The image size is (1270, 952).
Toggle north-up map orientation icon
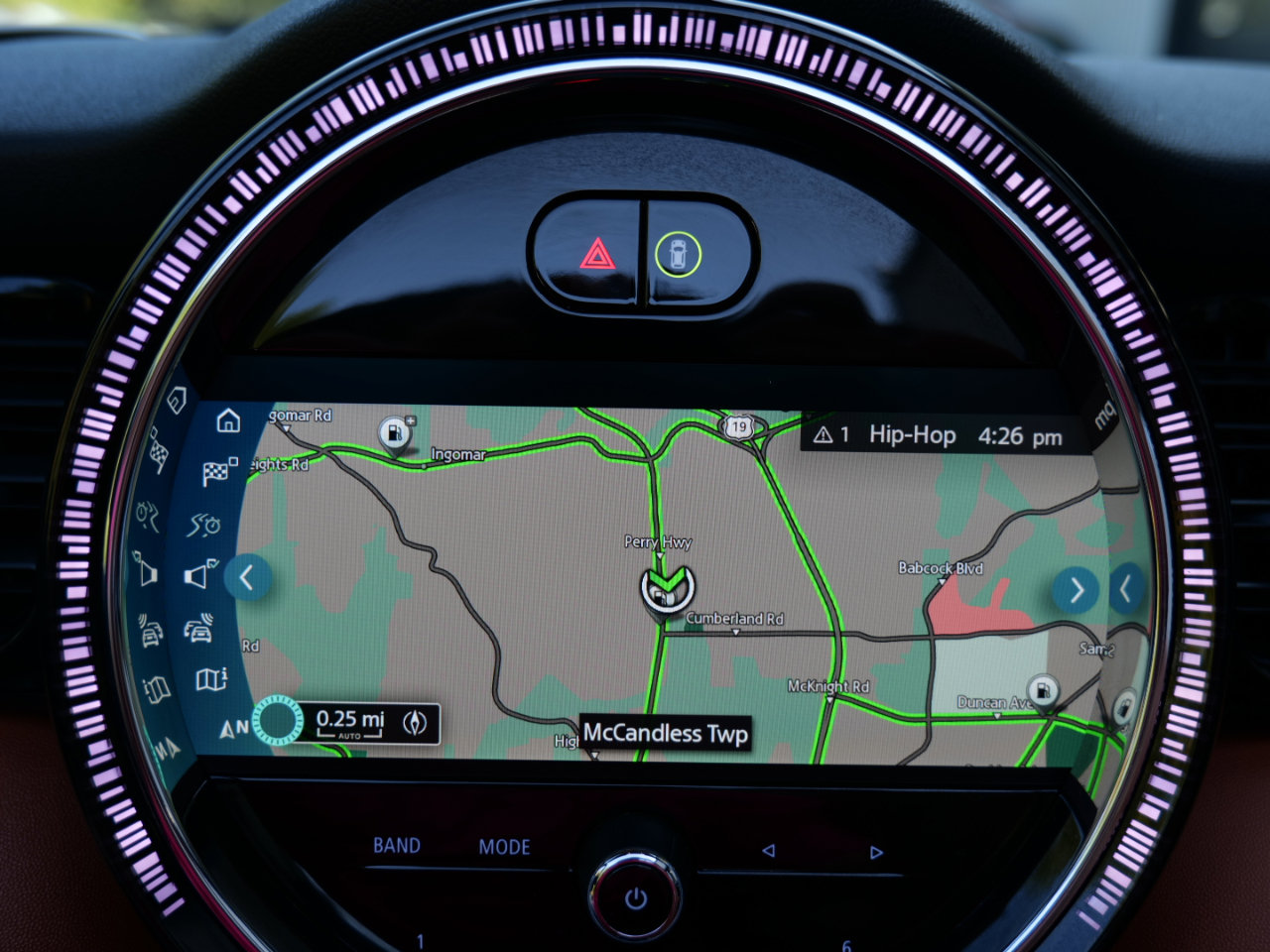click(234, 729)
